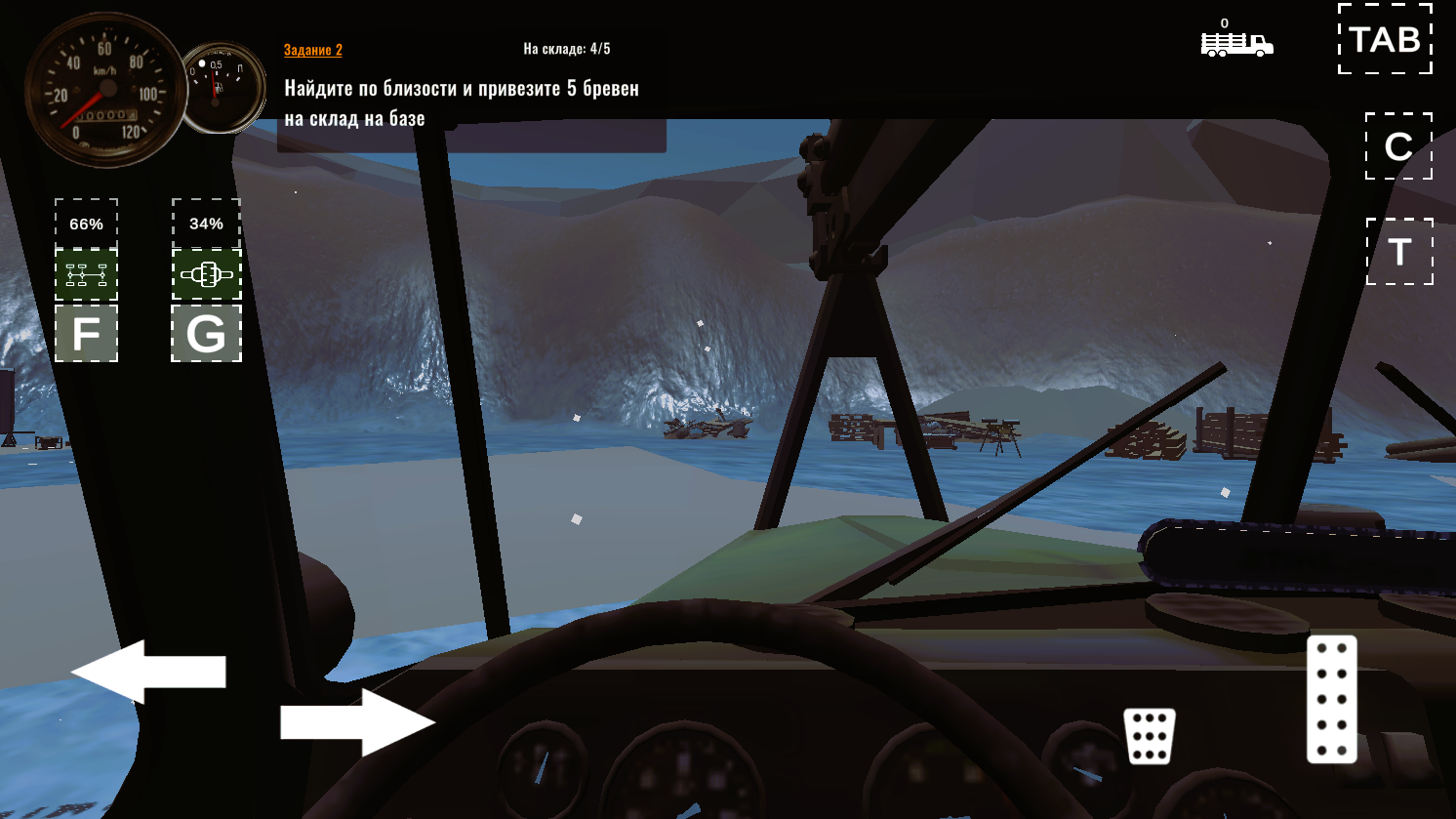The width and height of the screenshot is (1456, 819).
Task: Toggle differential lock with the G button
Action: pyautogui.click(x=206, y=335)
